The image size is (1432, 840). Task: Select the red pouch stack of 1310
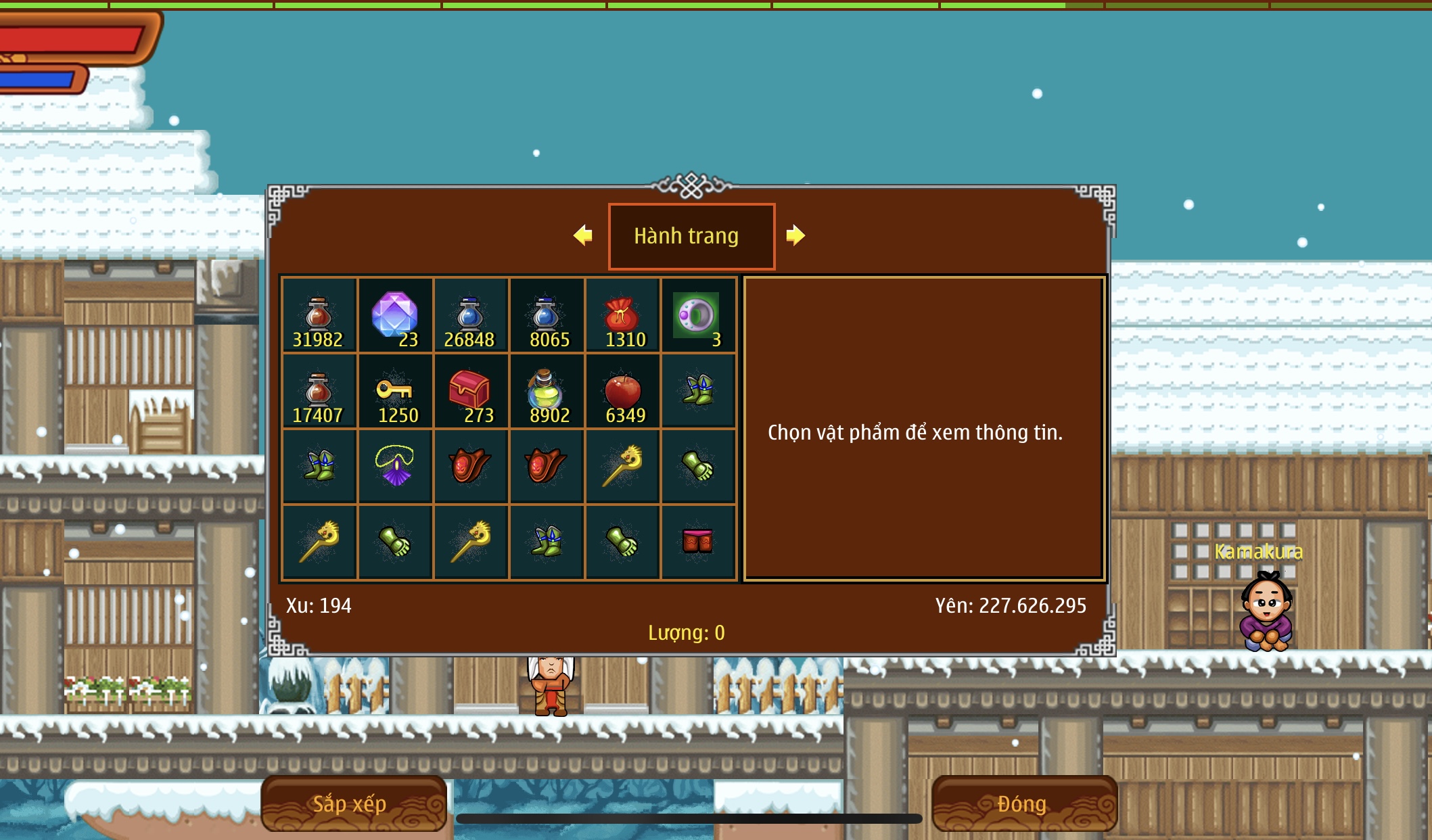(x=622, y=315)
